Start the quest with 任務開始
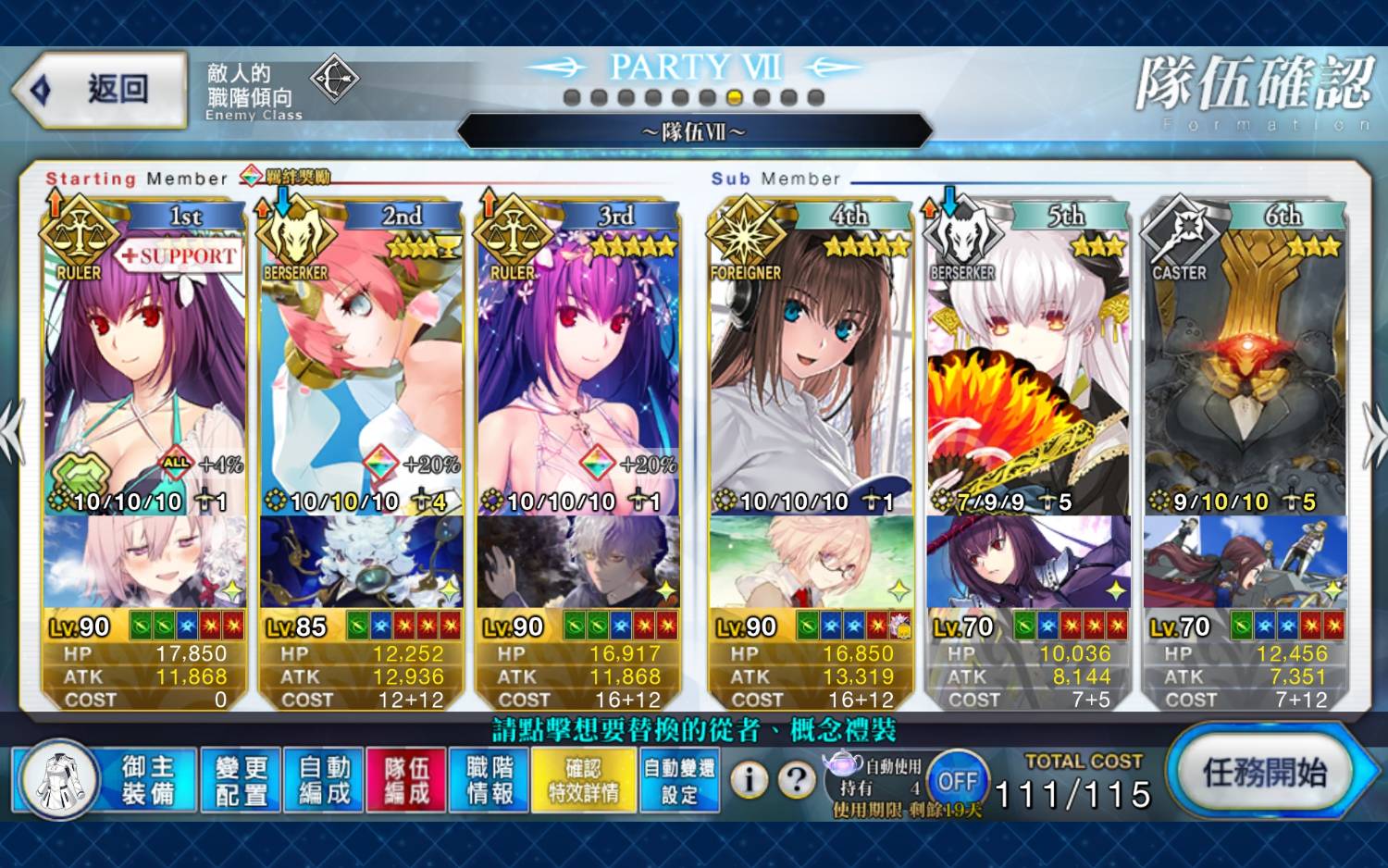Screen dimensions: 1388x868 pyautogui.click(x=1264, y=772)
